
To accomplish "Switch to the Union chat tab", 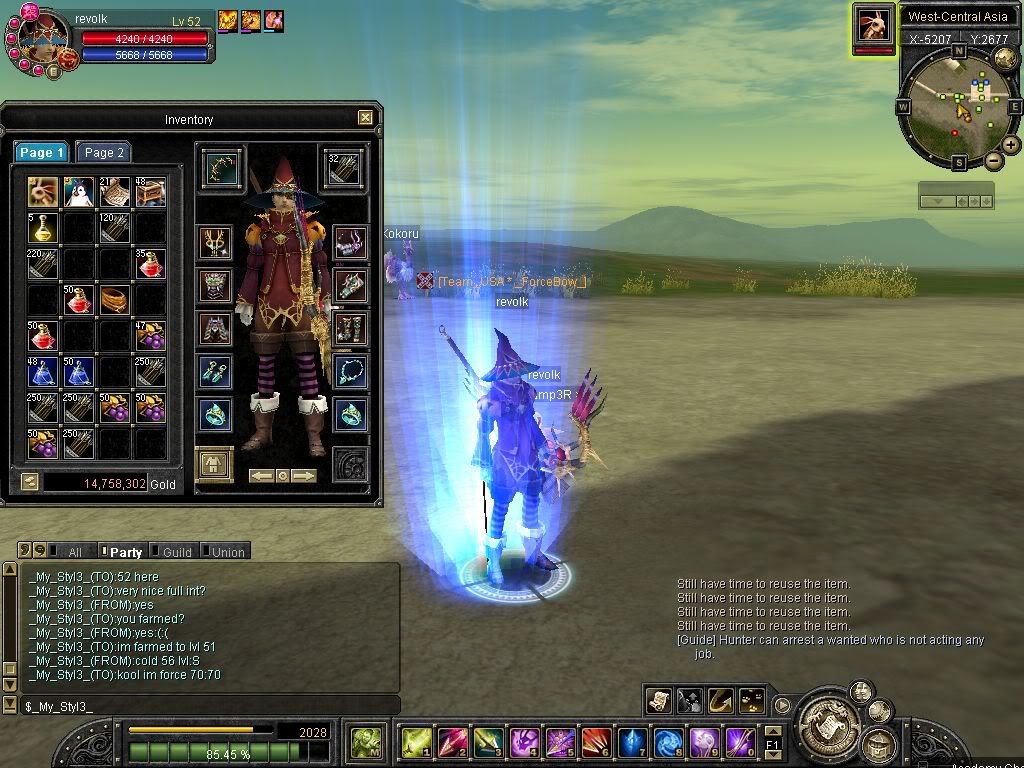I will coord(227,552).
